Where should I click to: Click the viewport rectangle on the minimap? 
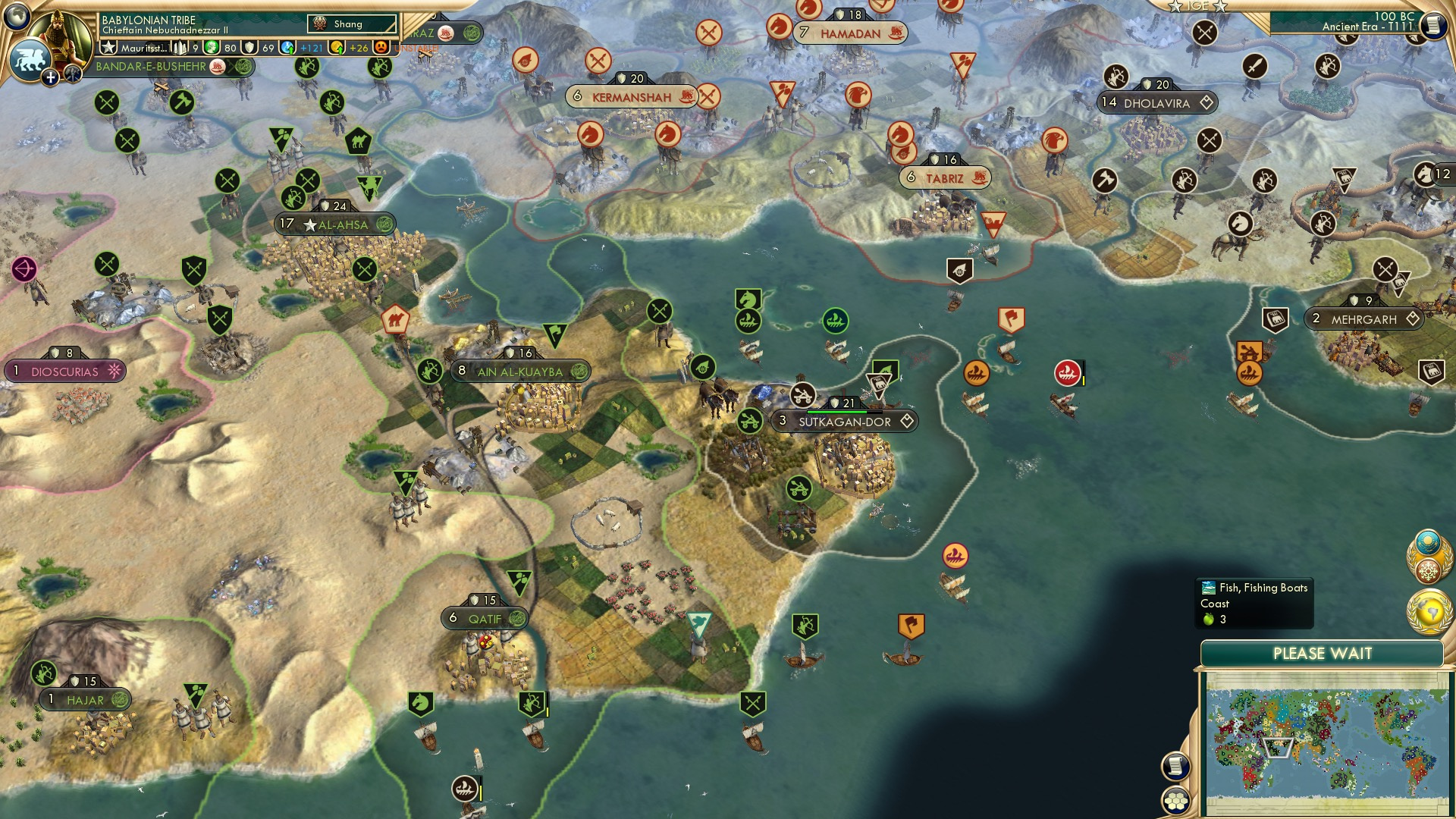[1278, 748]
